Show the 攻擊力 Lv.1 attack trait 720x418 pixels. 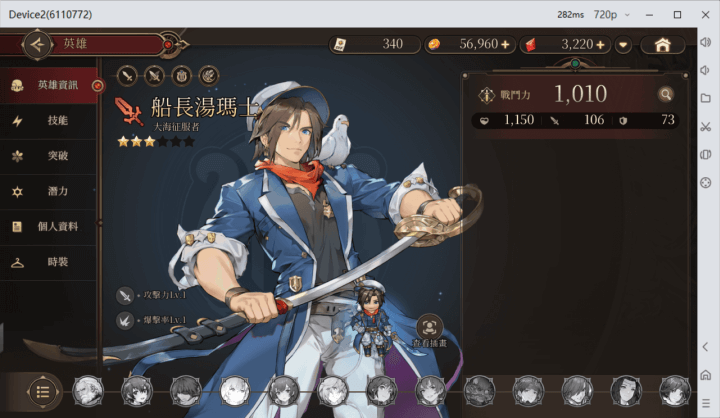coord(125,295)
